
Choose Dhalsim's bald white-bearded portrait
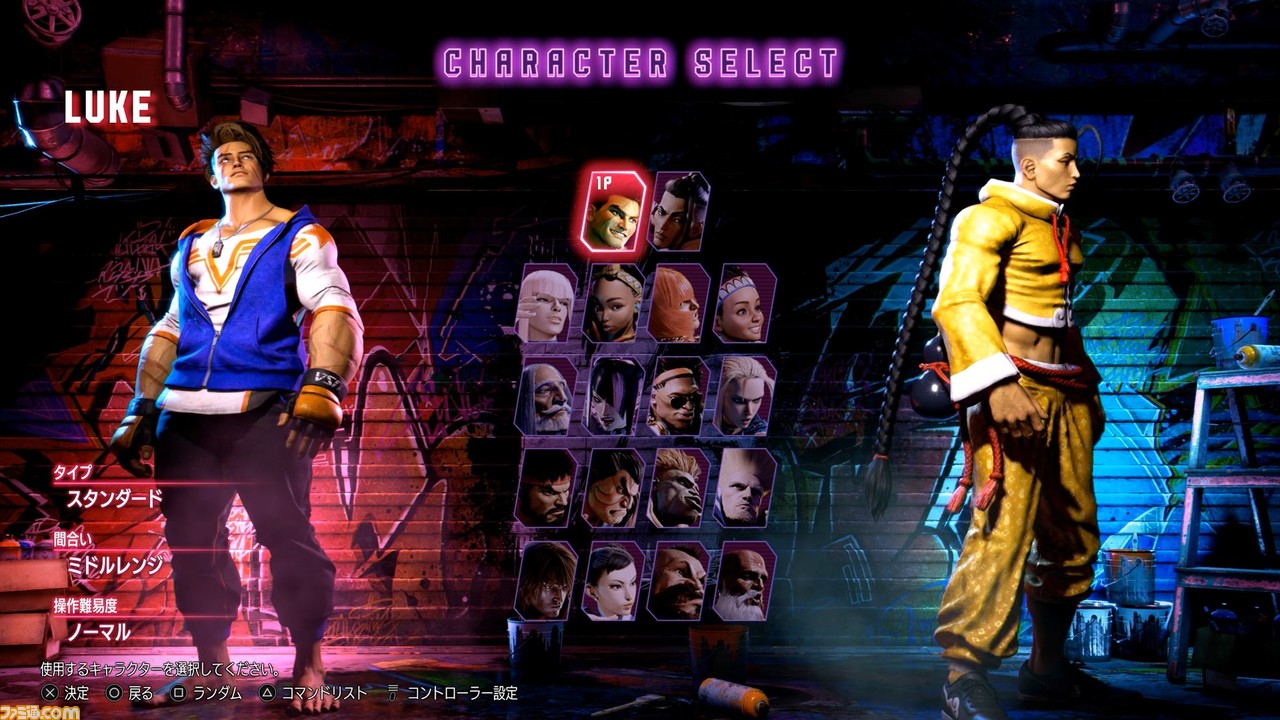744,581
